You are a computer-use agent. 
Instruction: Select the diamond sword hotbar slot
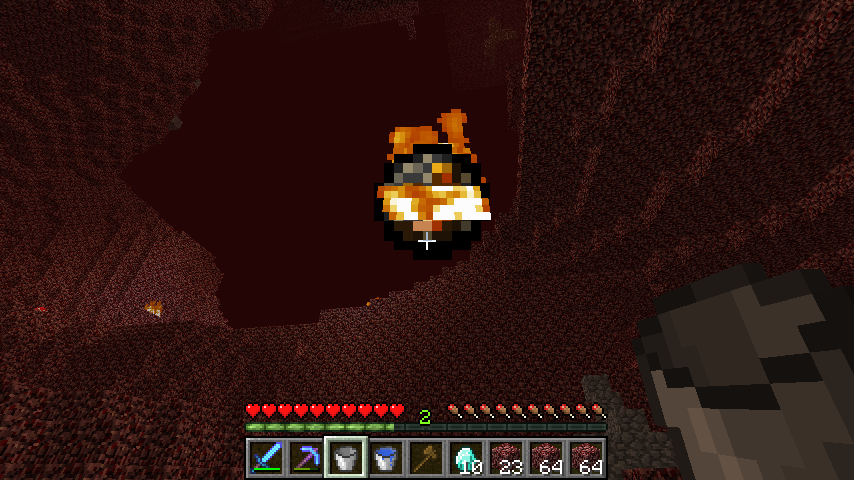click(x=266, y=458)
